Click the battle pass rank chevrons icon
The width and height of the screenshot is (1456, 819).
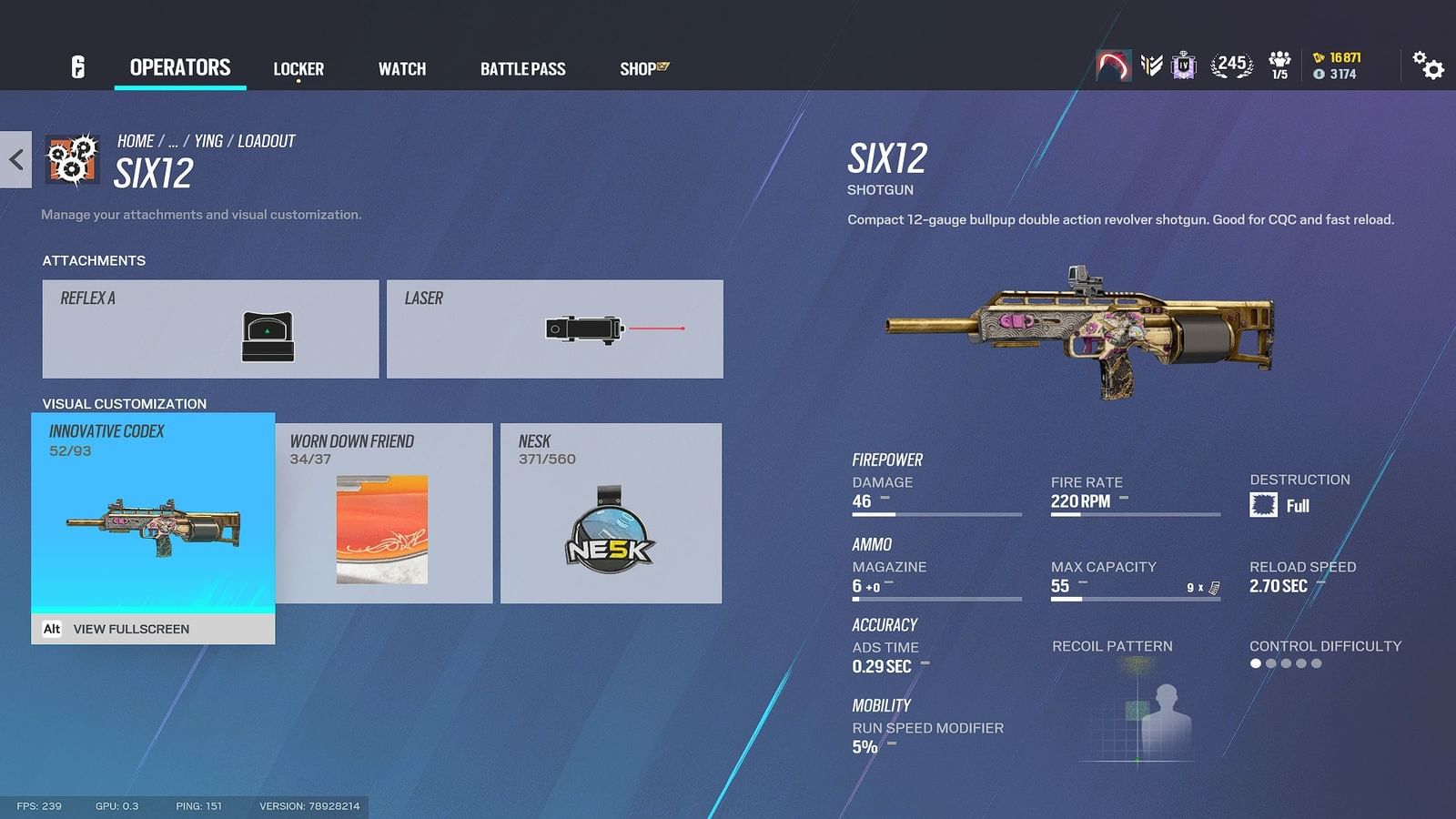(1150, 66)
